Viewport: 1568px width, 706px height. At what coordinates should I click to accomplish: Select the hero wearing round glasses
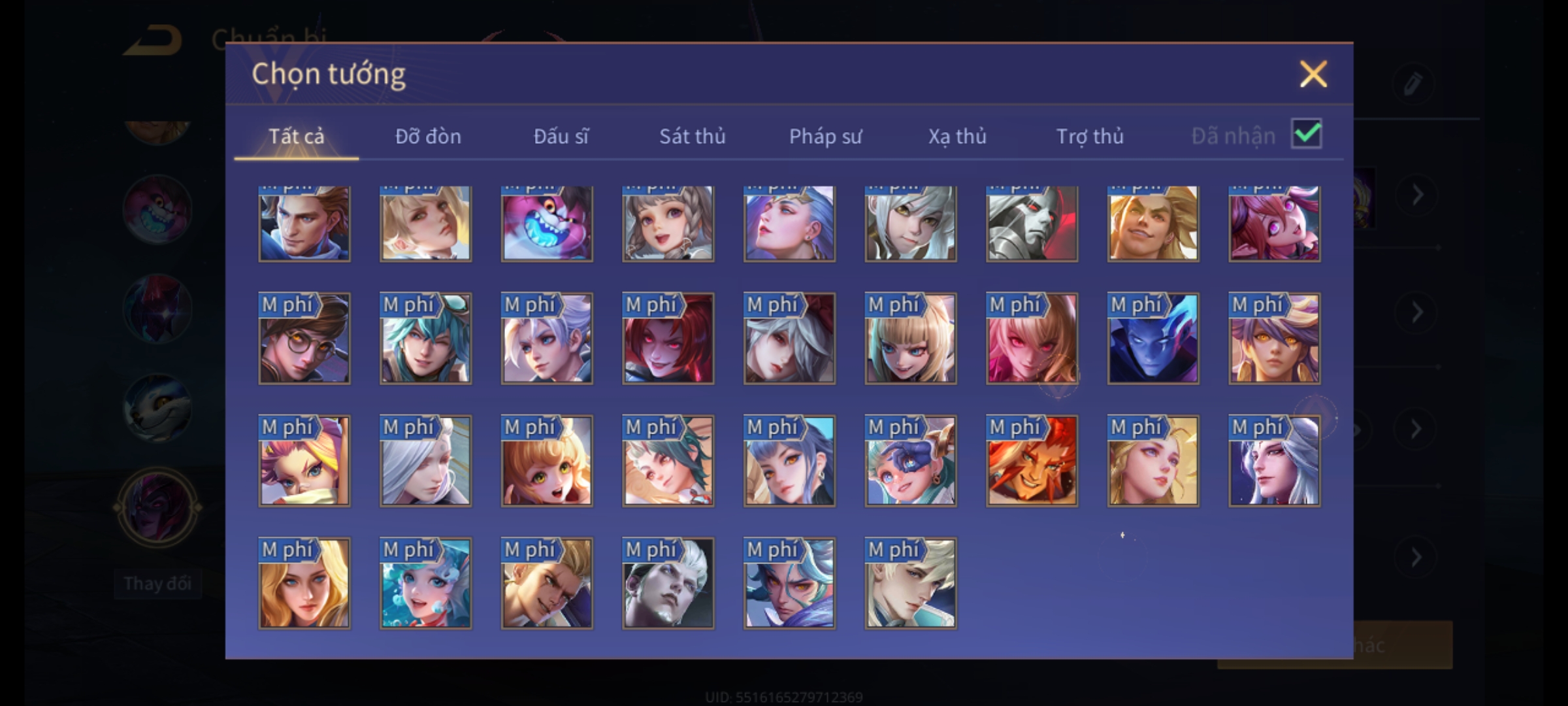(x=304, y=339)
